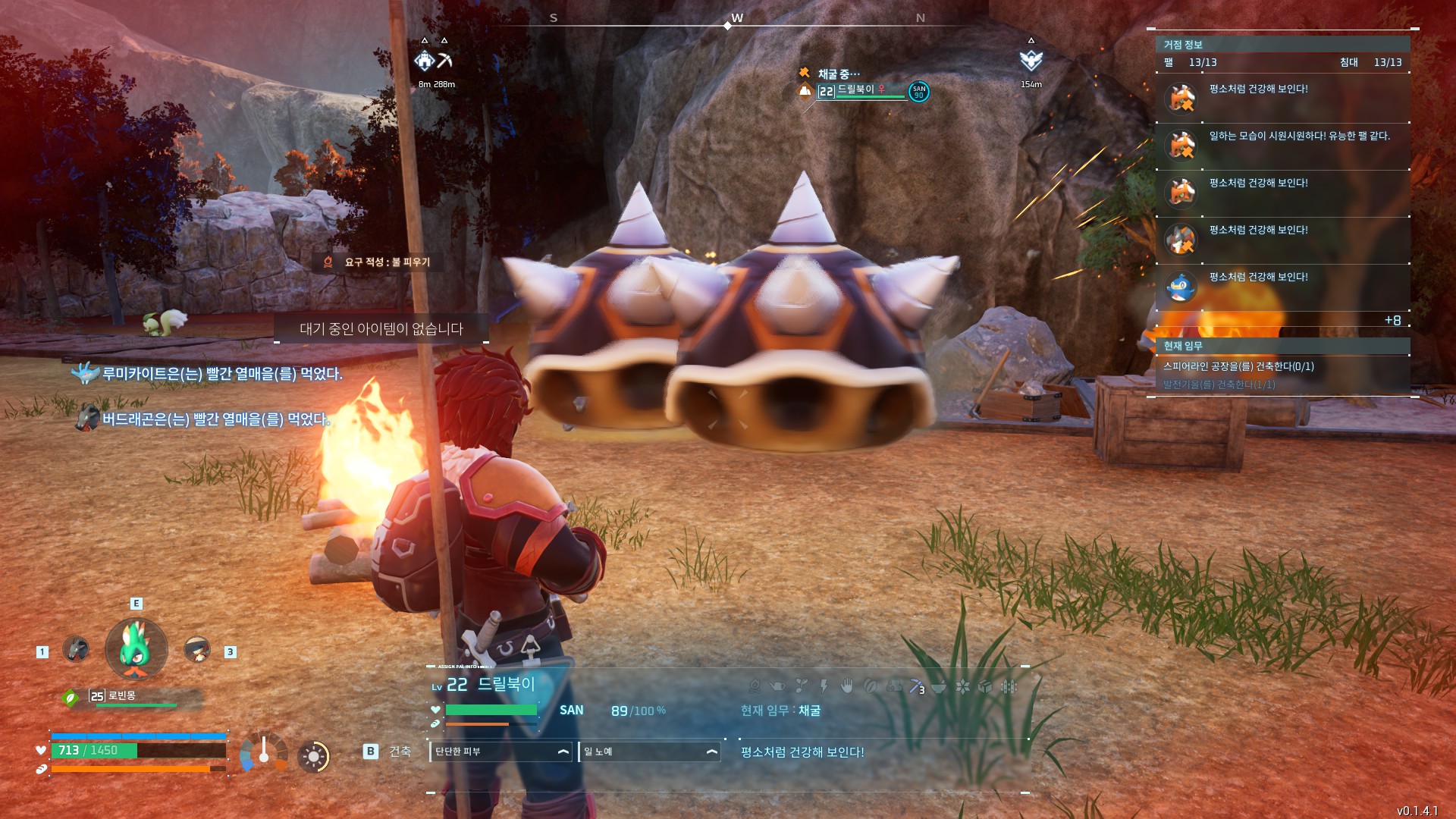This screenshot has width=1456, height=819.
Task: Click the pickaxe marker on the compass
Action: [445, 61]
